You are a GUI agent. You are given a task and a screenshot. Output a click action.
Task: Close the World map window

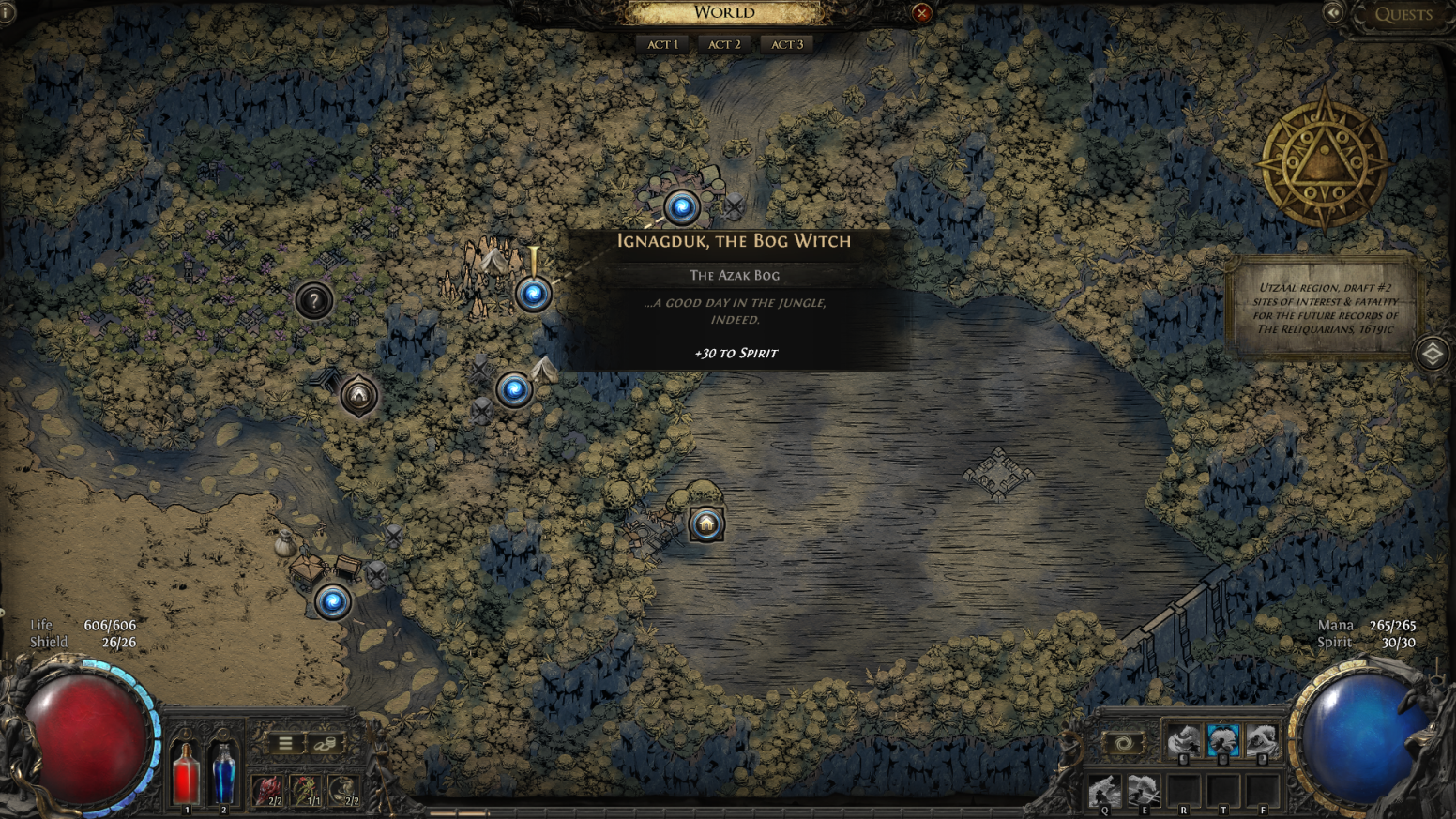pos(921,12)
